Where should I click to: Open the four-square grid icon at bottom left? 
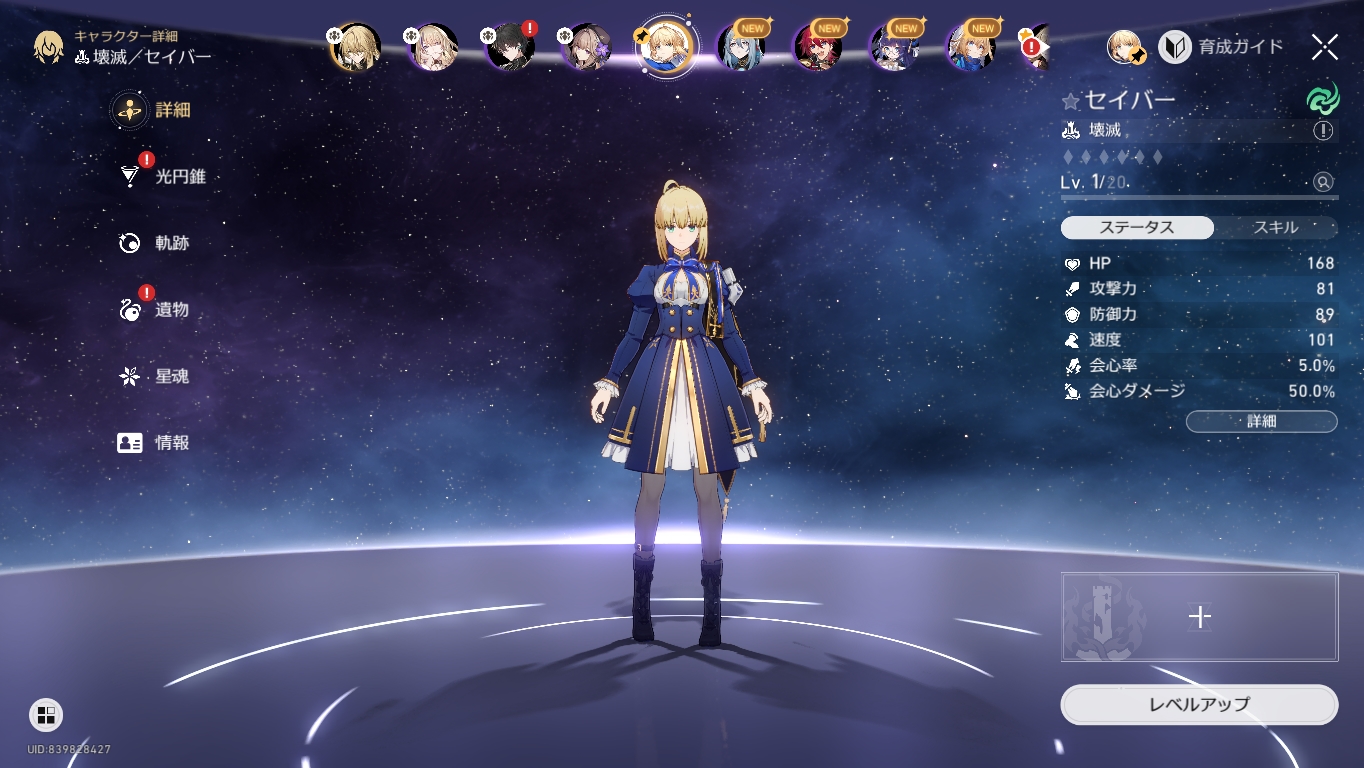pyautogui.click(x=46, y=714)
